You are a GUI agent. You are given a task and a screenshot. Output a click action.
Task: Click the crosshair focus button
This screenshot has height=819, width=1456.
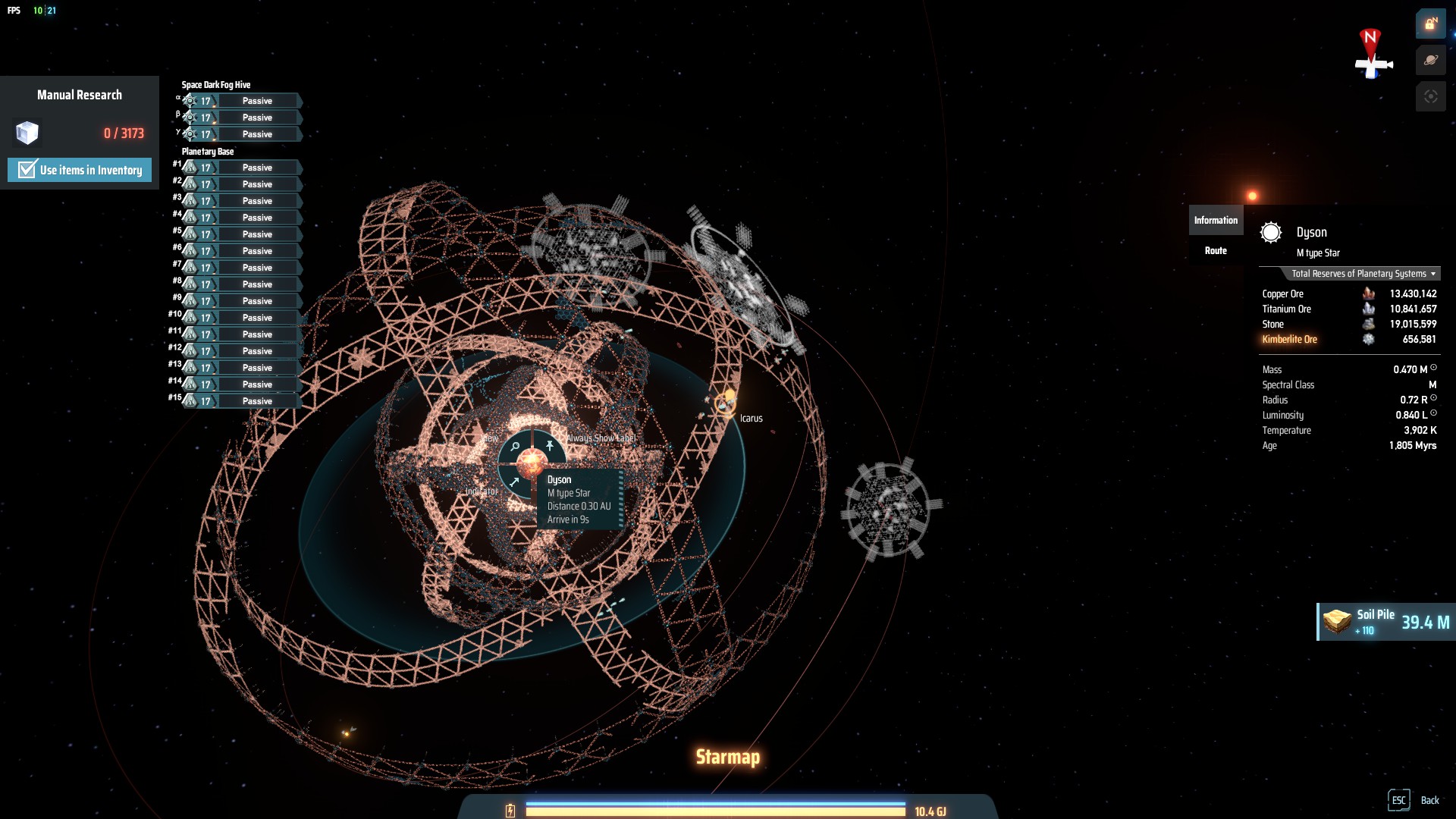click(1430, 97)
